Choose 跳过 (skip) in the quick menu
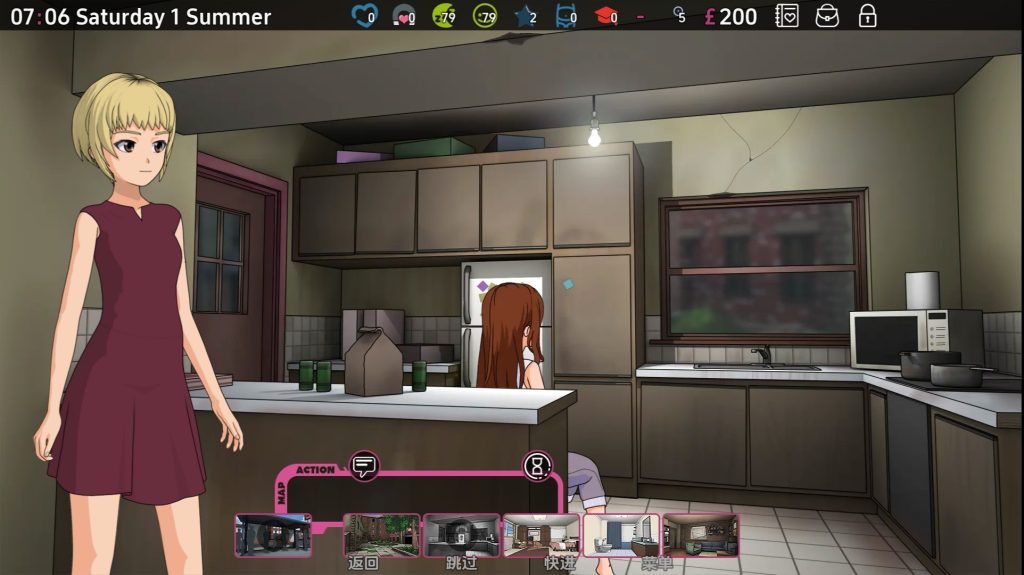 (x=461, y=564)
